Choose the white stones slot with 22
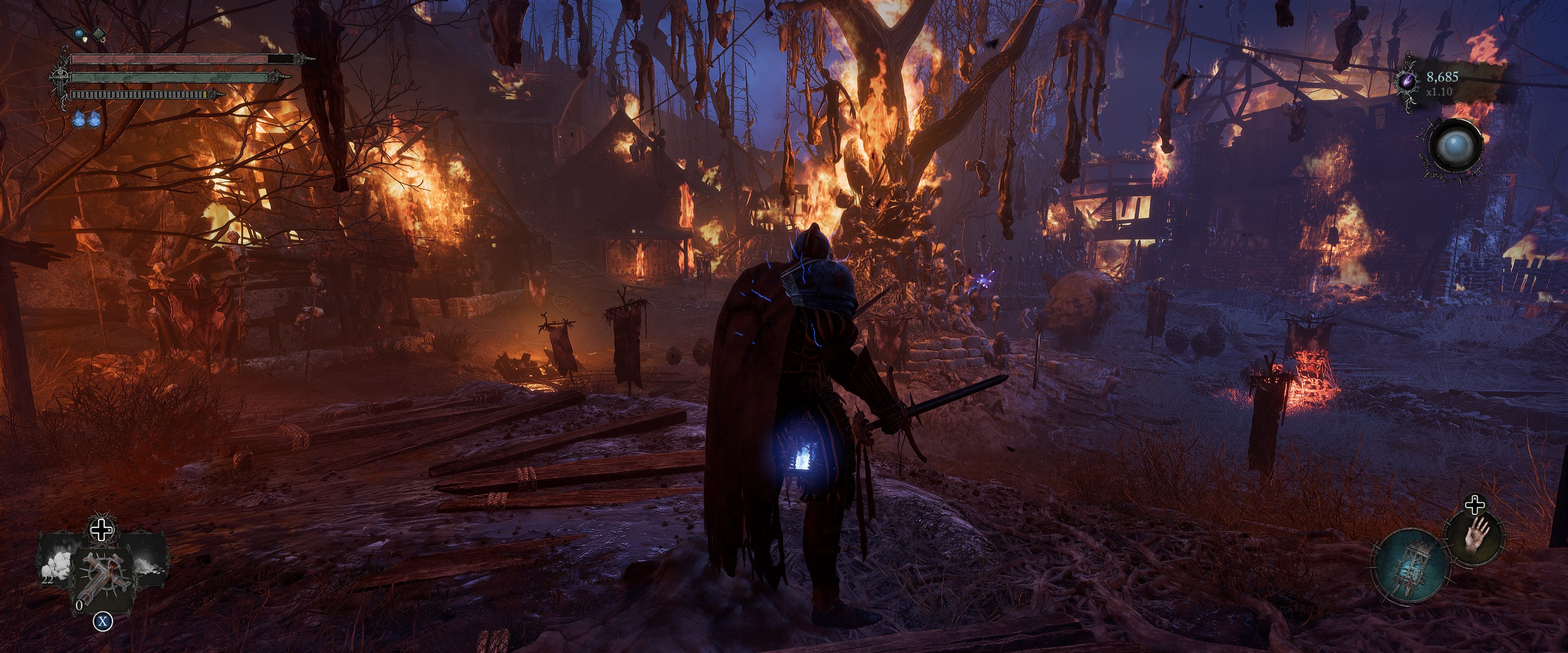The image size is (1568, 653). 57,565
